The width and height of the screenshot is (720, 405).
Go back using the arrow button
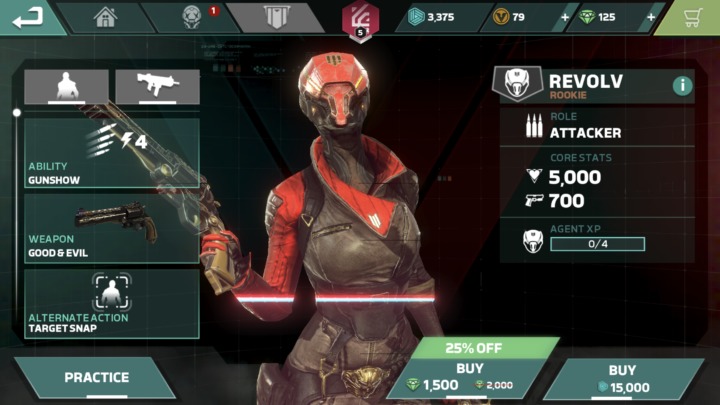tap(30, 17)
